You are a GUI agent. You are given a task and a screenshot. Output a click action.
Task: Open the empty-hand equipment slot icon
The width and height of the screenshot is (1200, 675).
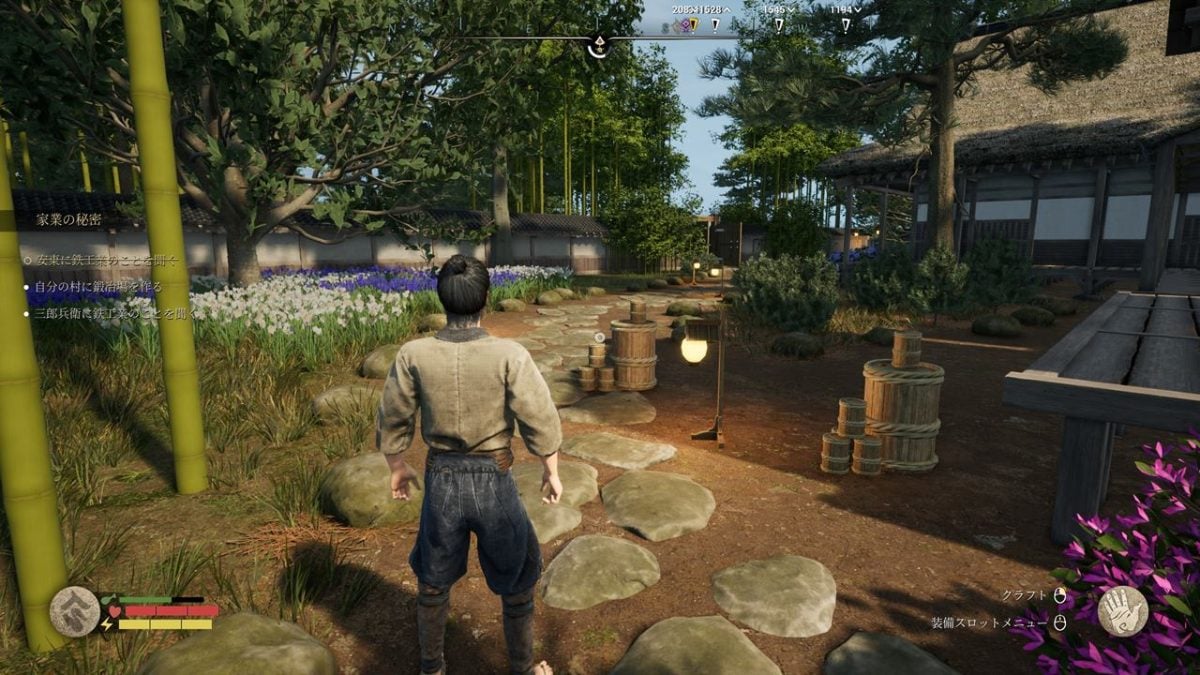click(x=1122, y=610)
